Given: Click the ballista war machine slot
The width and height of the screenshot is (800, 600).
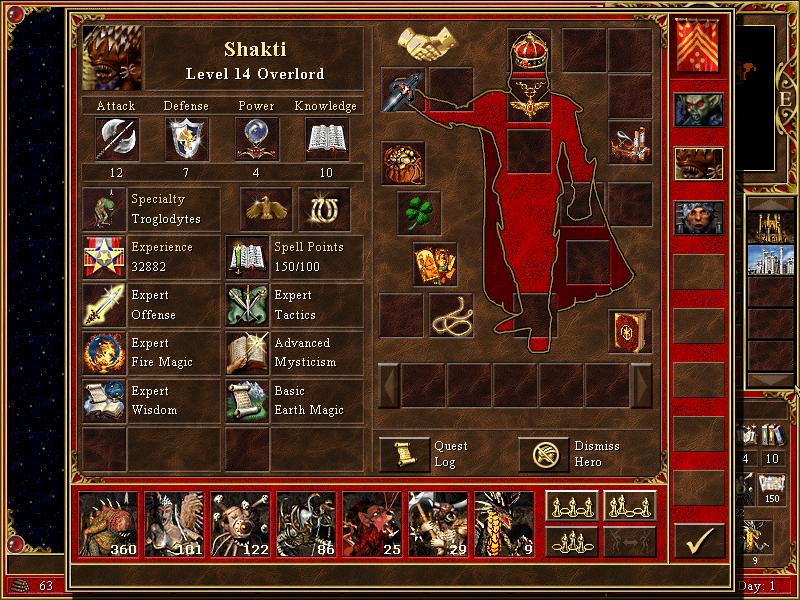Looking at the screenshot, I should pyautogui.click(x=629, y=146).
